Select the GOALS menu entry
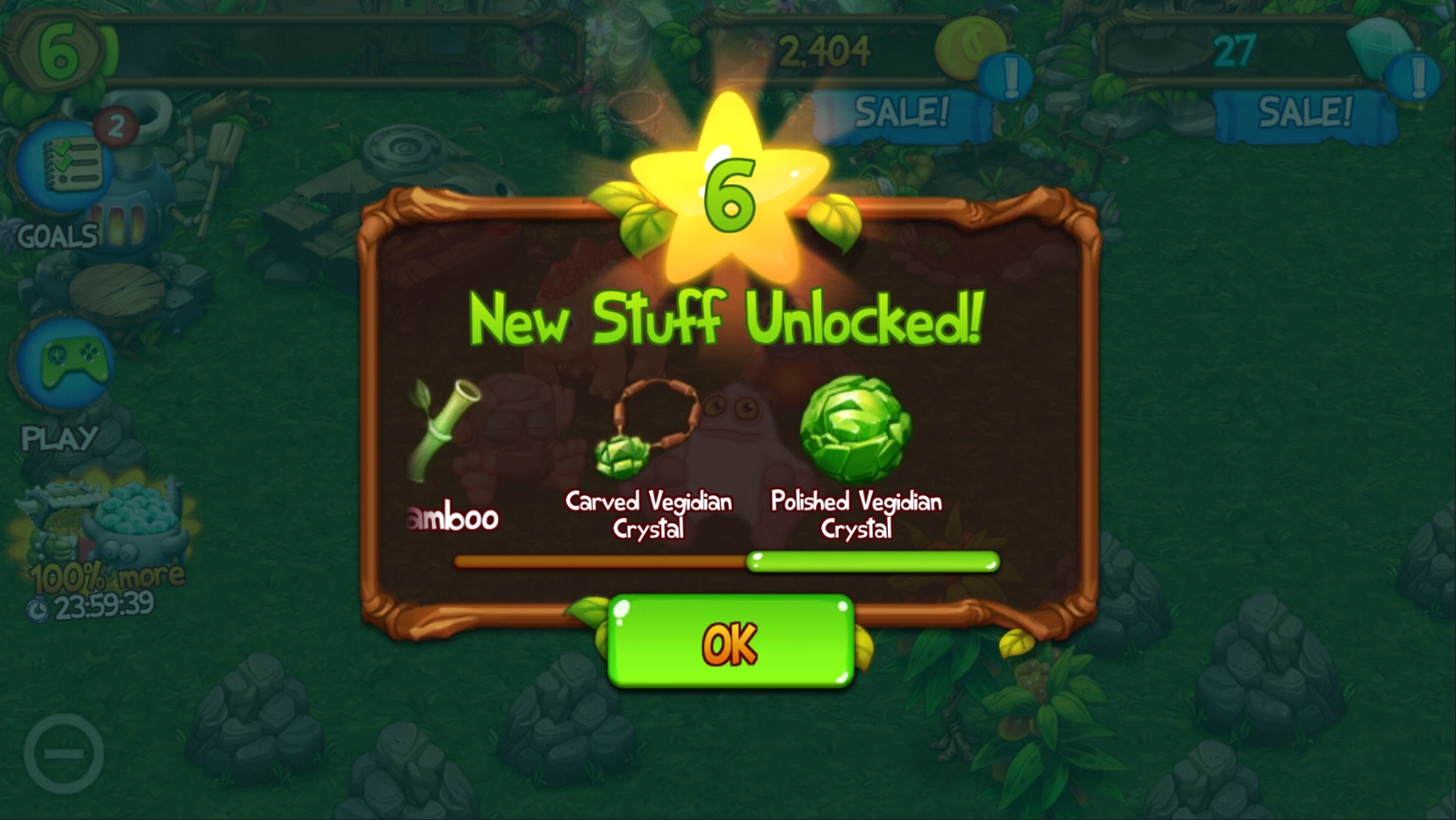1456x820 pixels. click(55, 237)
